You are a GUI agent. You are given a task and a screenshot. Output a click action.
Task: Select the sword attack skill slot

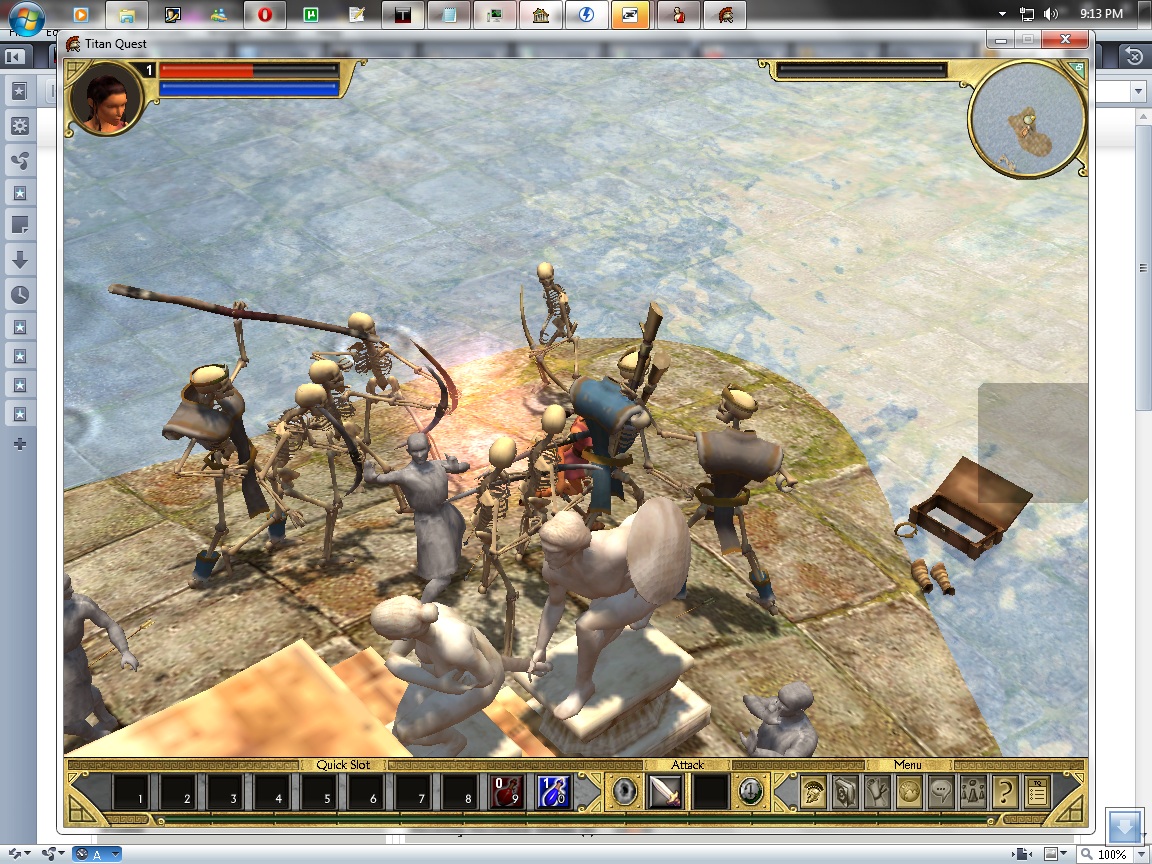point(665,792)
